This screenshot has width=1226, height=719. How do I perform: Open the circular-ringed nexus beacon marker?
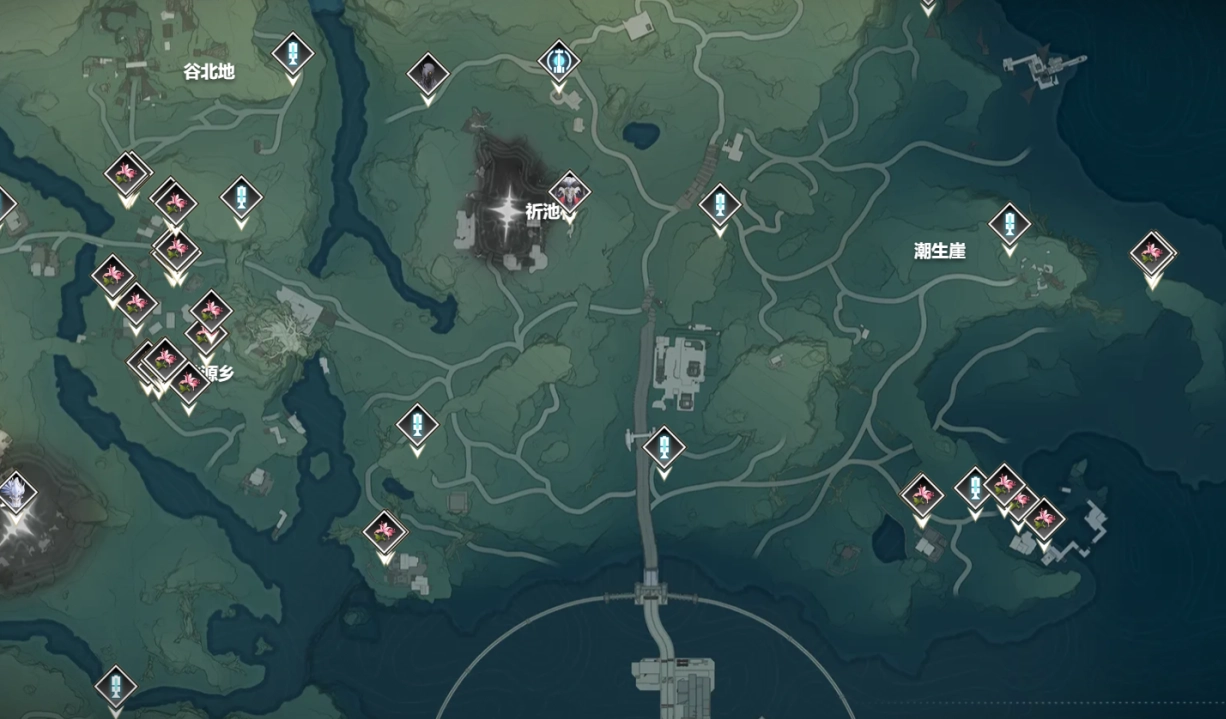559,61
